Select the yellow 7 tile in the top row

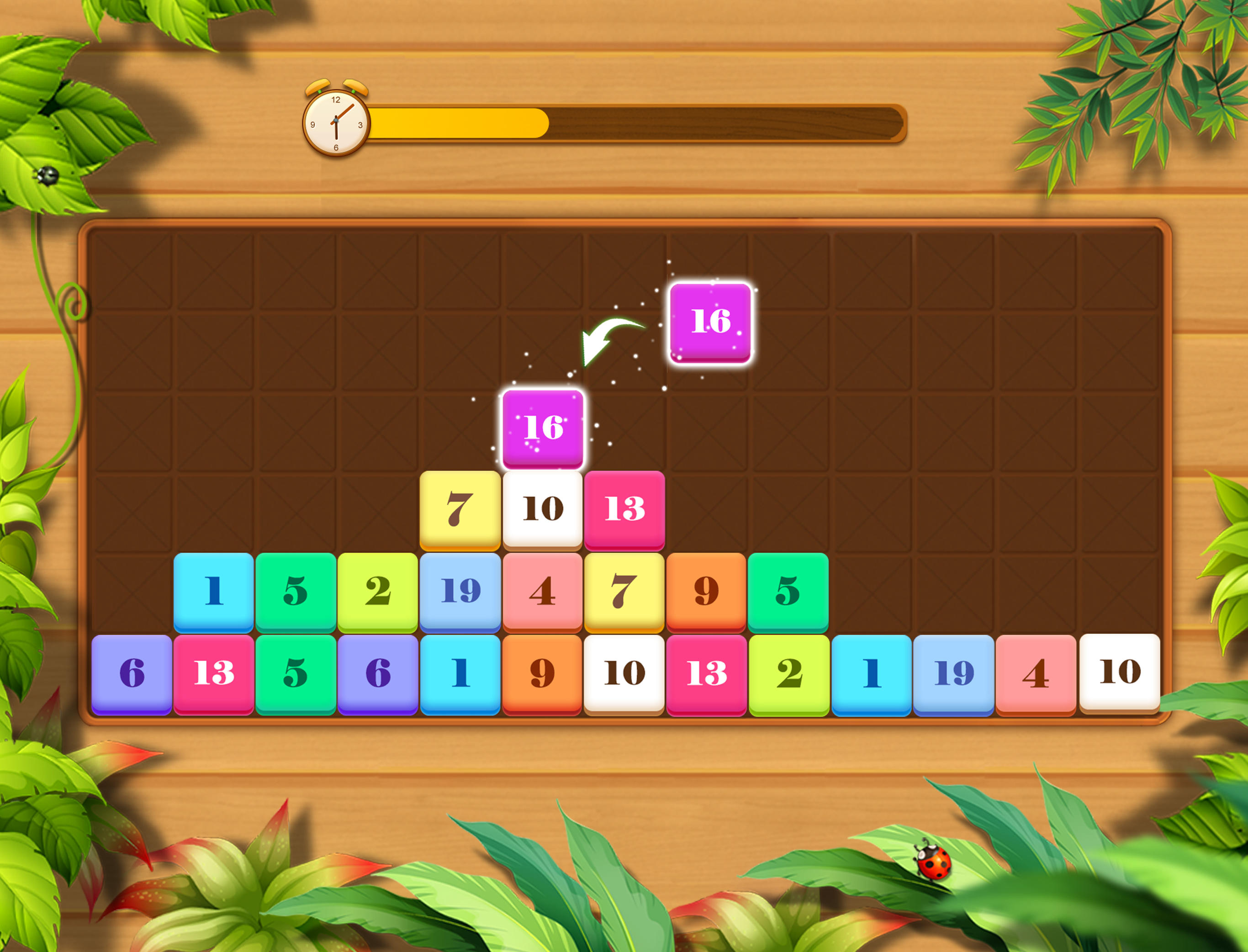pos(459,507)
